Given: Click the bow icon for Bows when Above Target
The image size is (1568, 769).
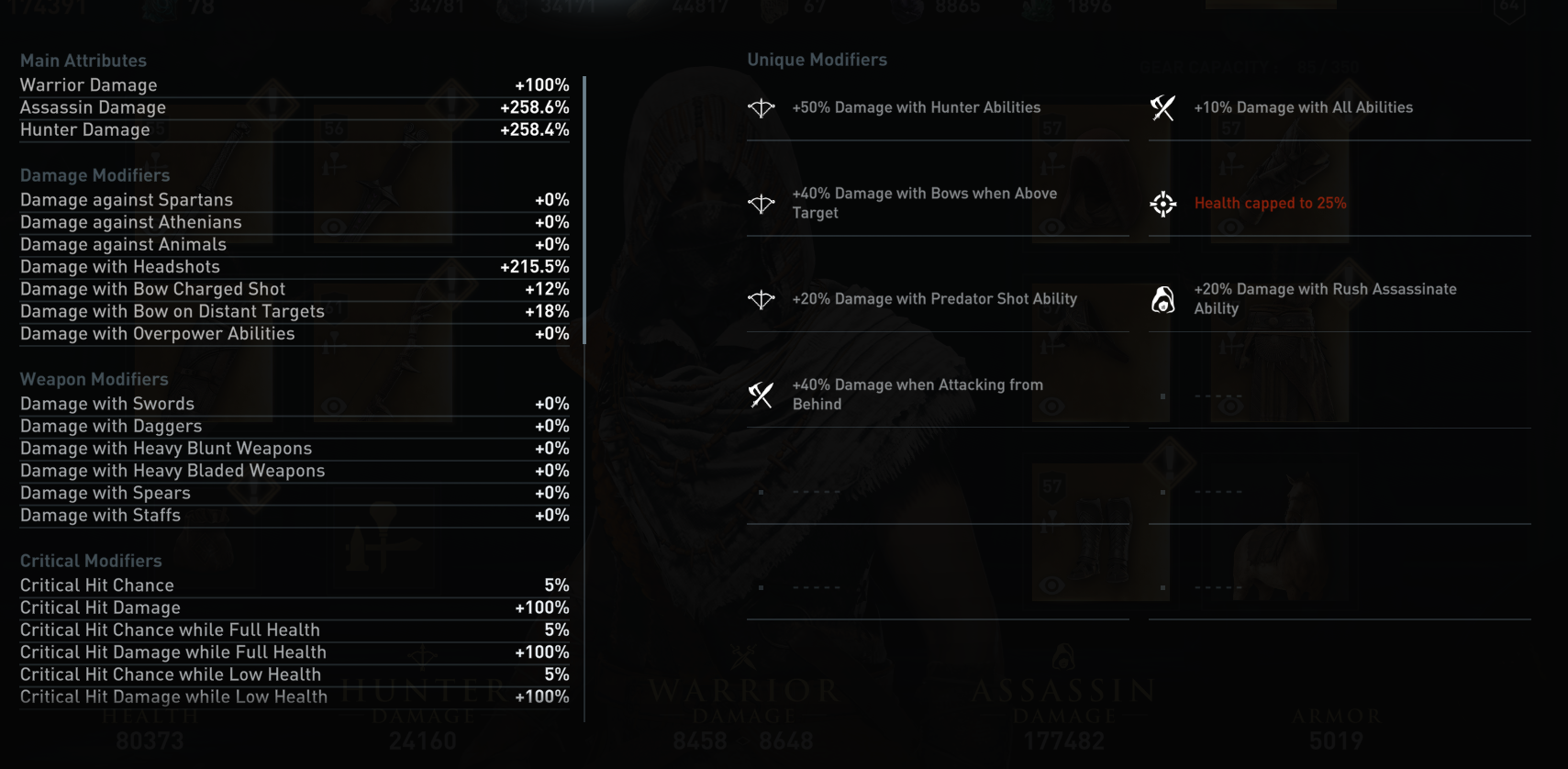Looking at the screenshot, I should point(760,203).
